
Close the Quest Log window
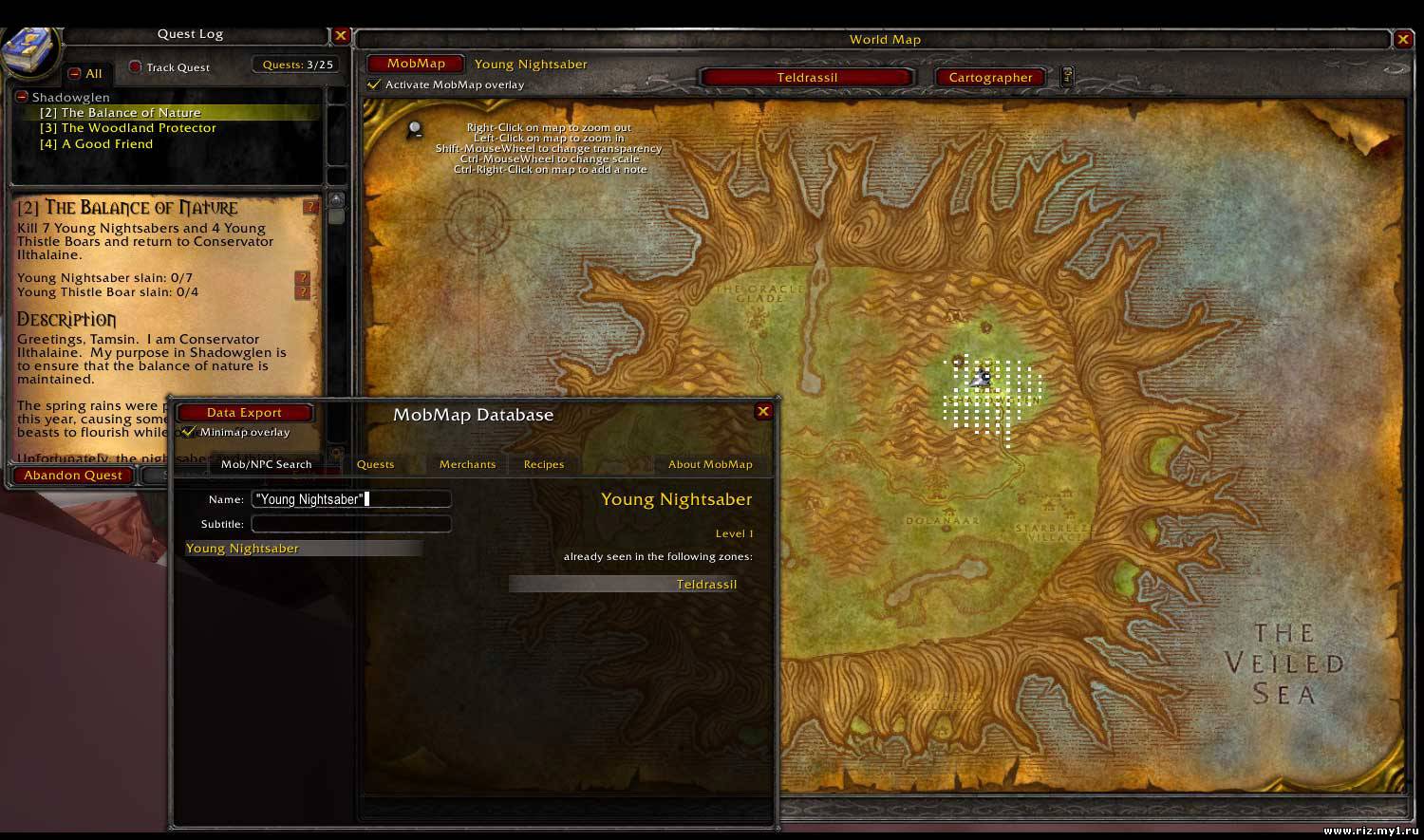pyautogui.click(x=341, y=36)
